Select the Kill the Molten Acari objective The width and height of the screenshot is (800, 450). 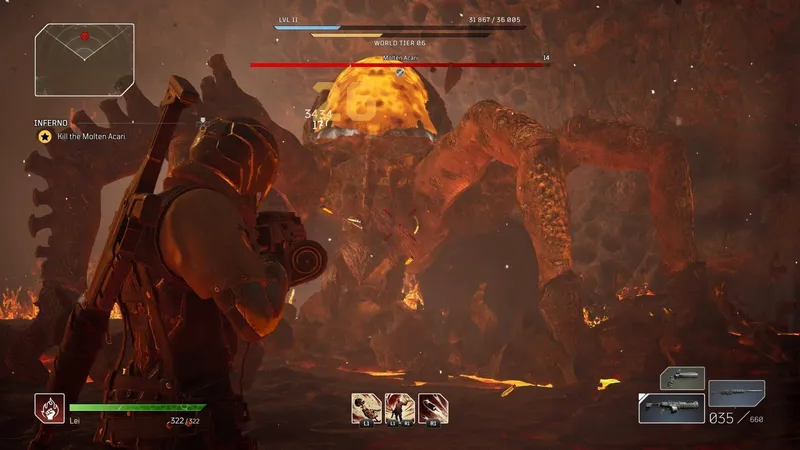[x=89, y=135]
